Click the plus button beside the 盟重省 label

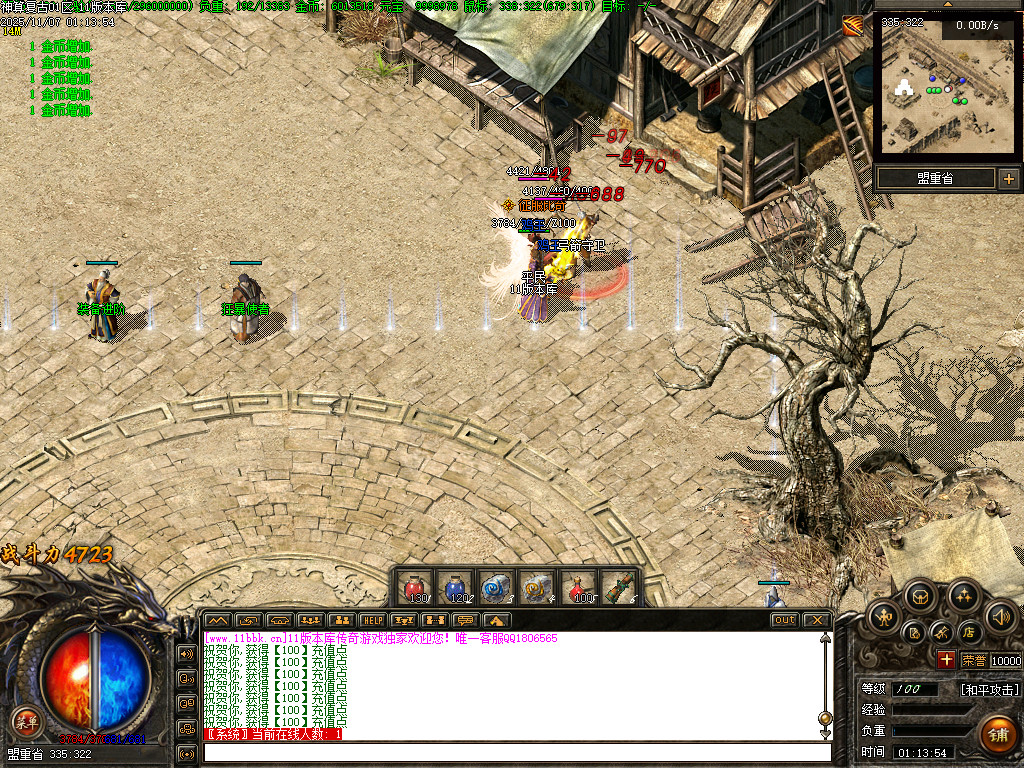(1008, 179)
